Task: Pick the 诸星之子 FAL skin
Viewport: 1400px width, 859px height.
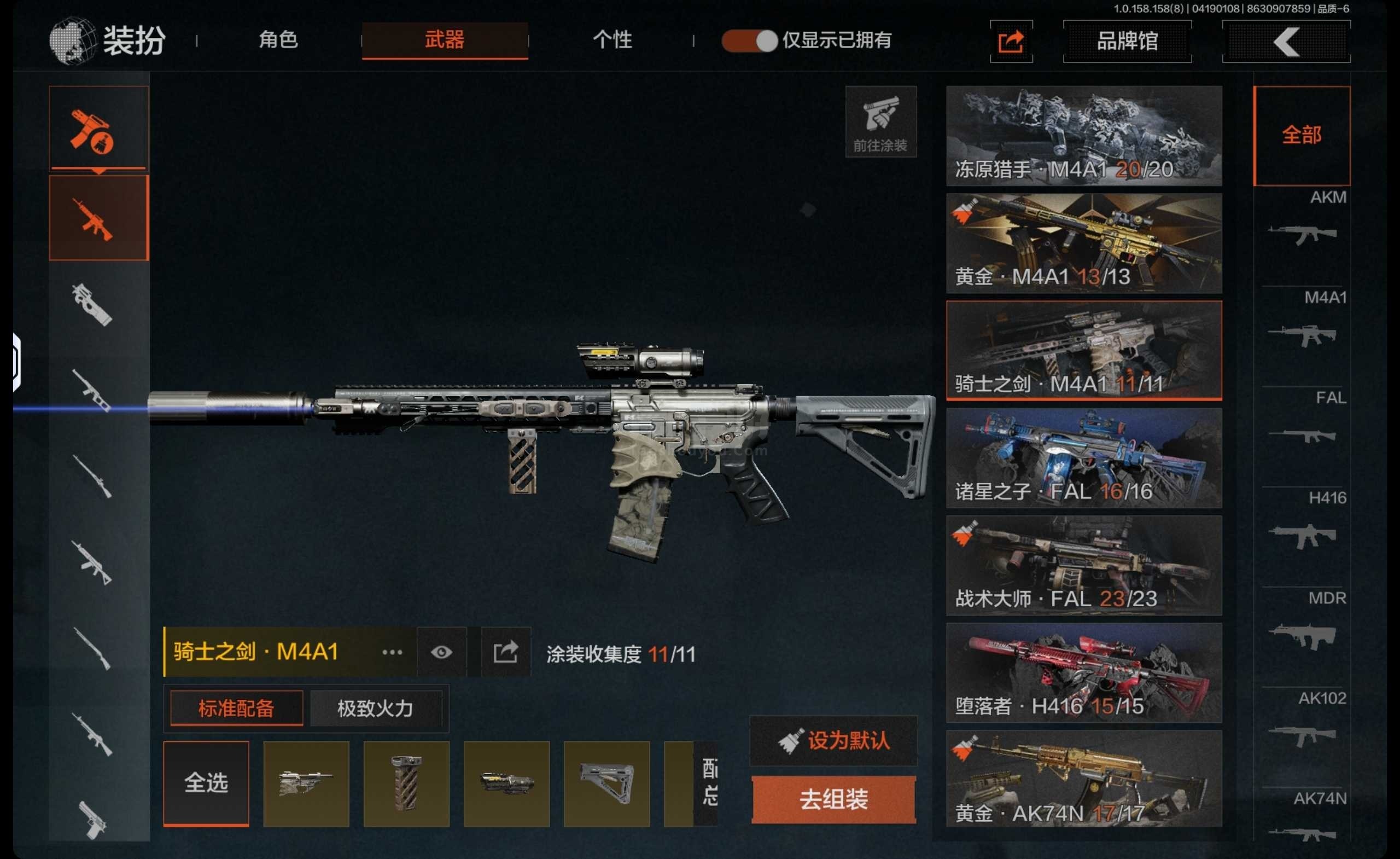Action: coord(1083,457)
